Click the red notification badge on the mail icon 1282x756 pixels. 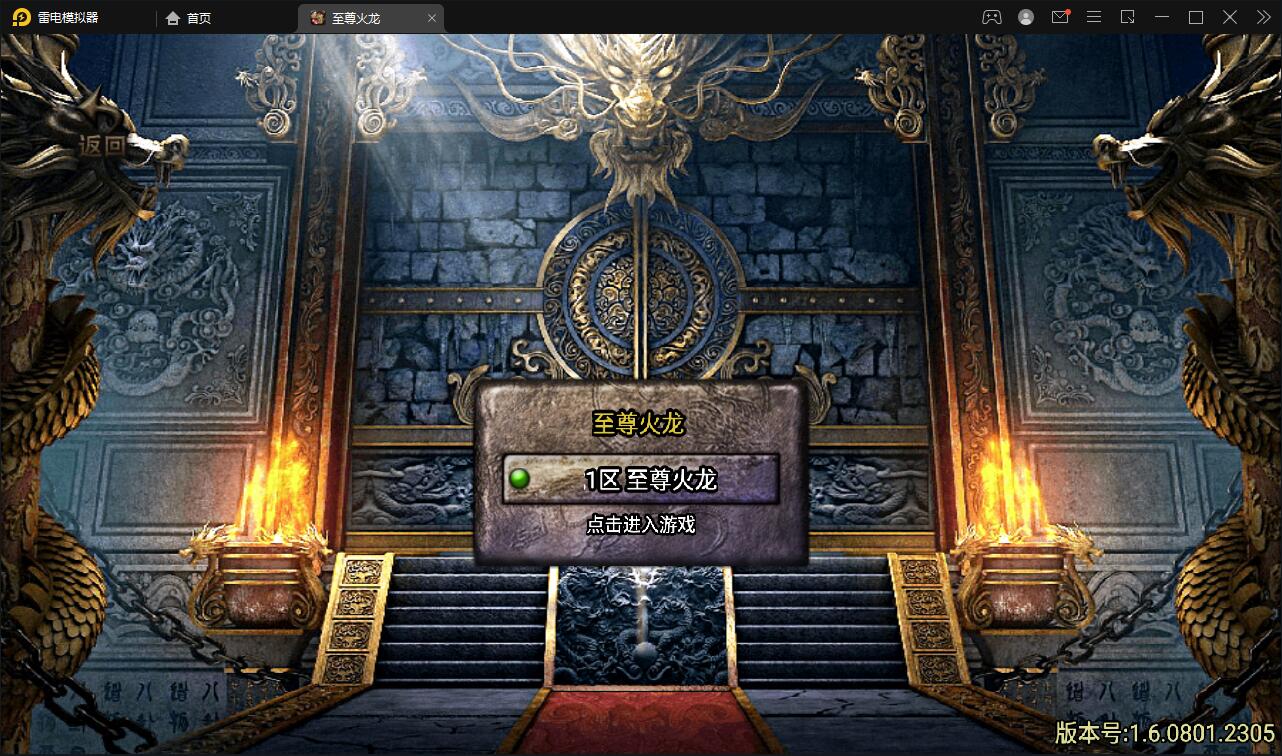[1068, 11]
